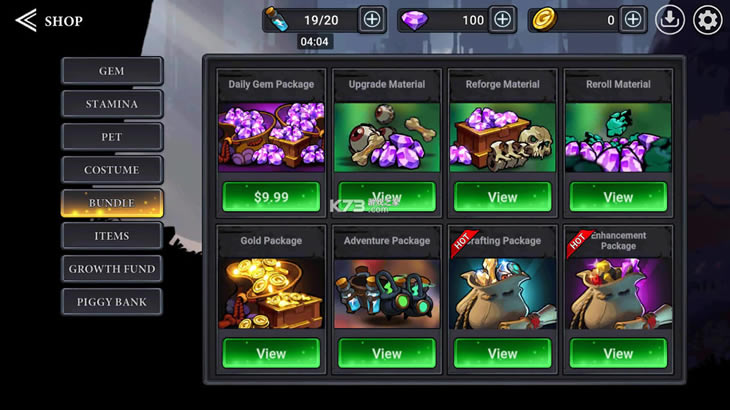Choose the Costume shop category
This screenshot has width=730, height=410.
112,170
